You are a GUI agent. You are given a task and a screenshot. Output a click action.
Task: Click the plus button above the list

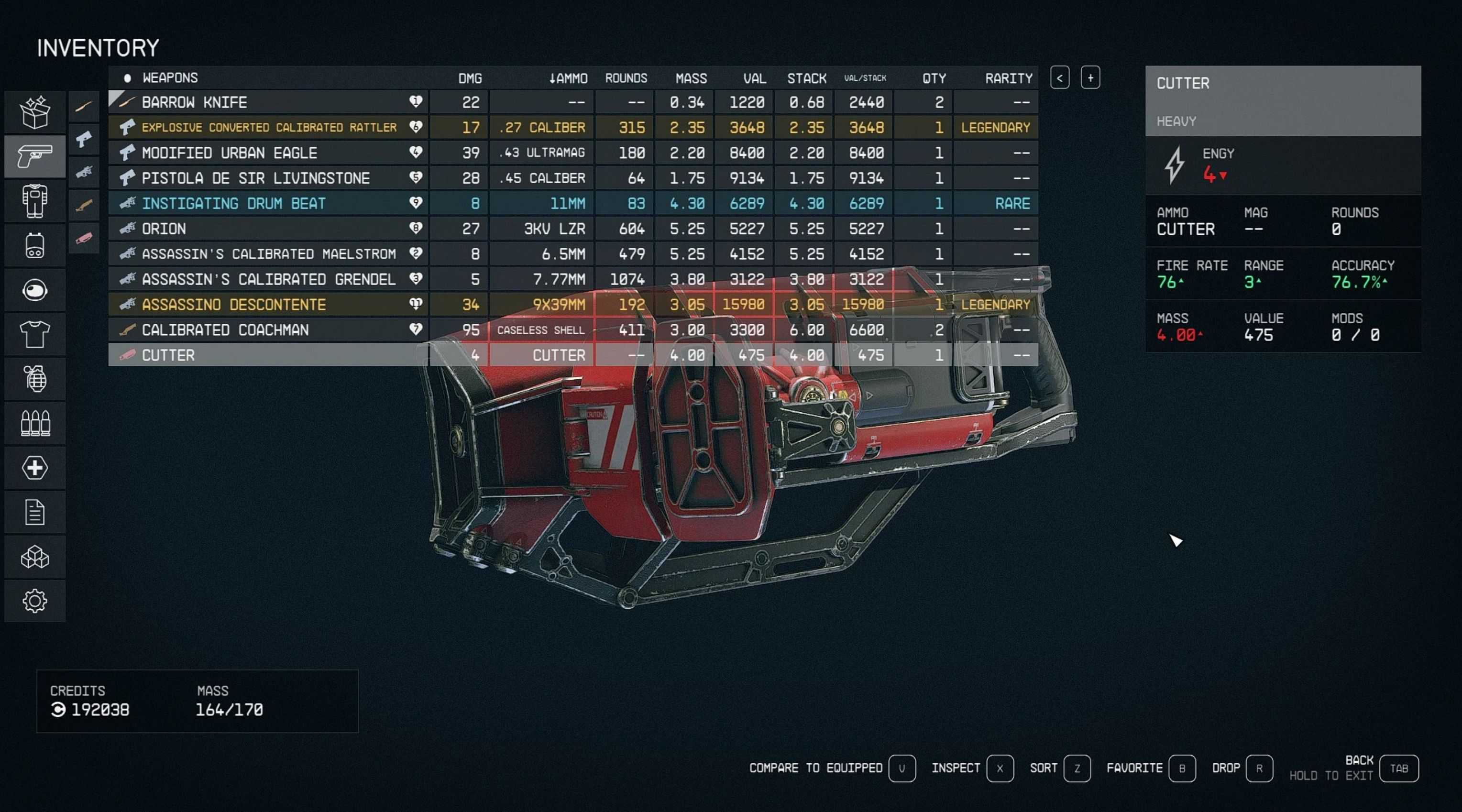coord(1090,78)
